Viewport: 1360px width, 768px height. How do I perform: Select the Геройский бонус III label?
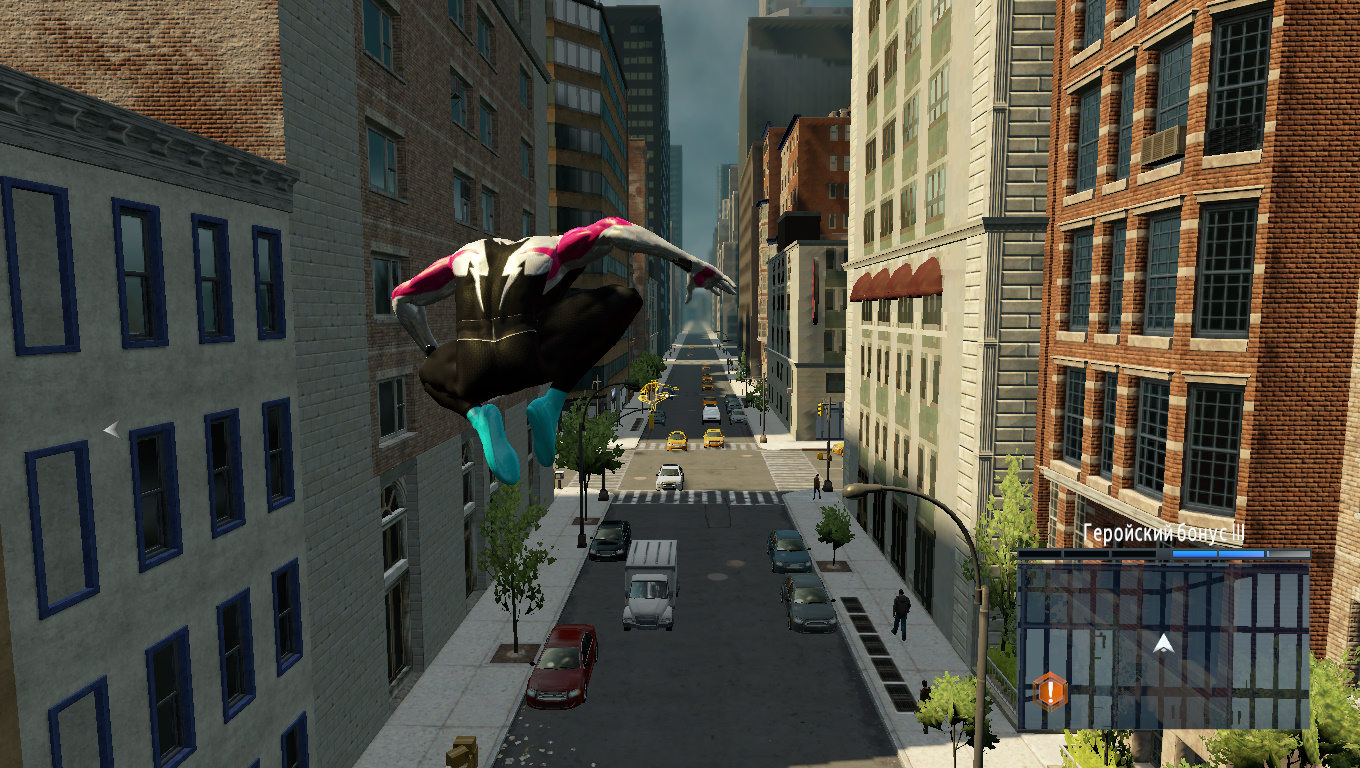click(x=1160, y=533)
